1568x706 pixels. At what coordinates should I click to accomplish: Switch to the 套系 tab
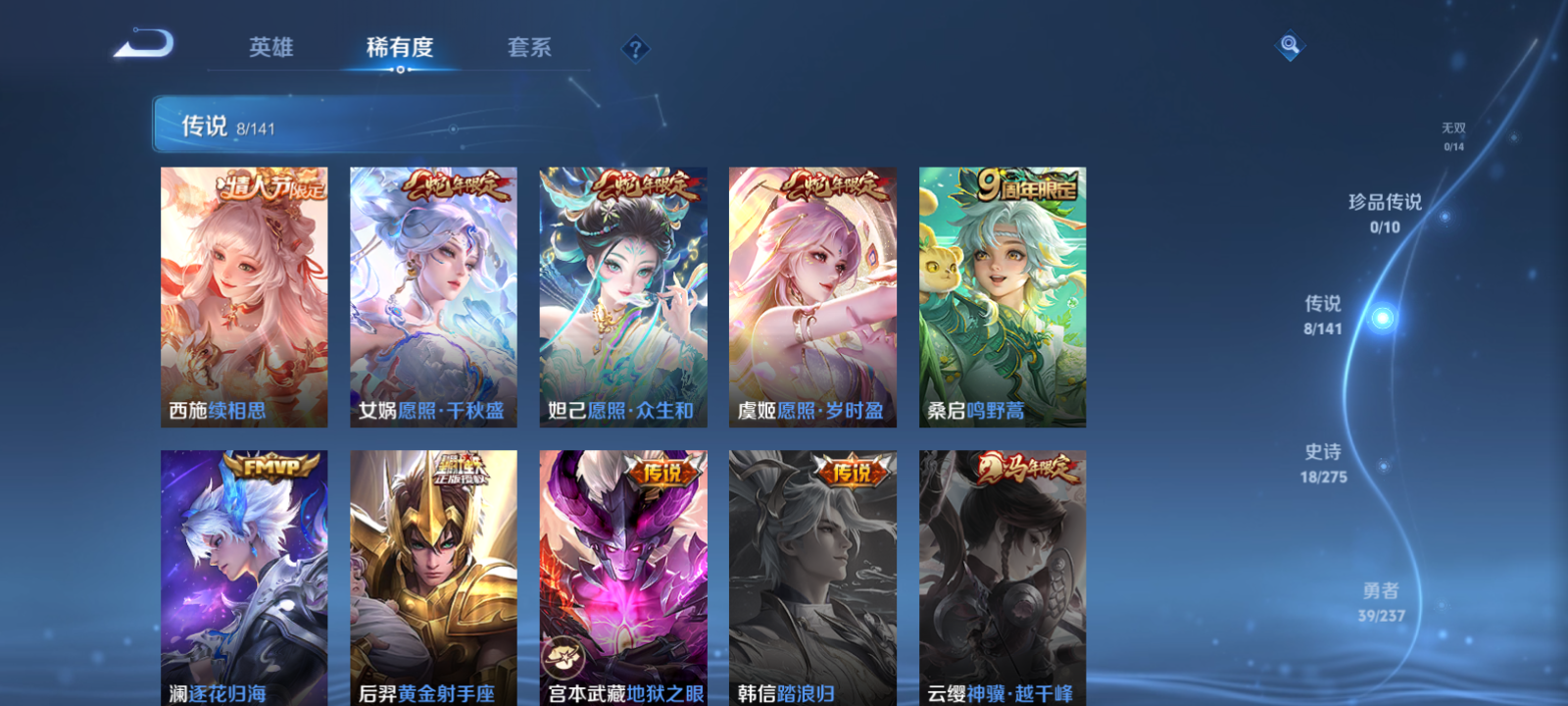(x=530, y=45)
